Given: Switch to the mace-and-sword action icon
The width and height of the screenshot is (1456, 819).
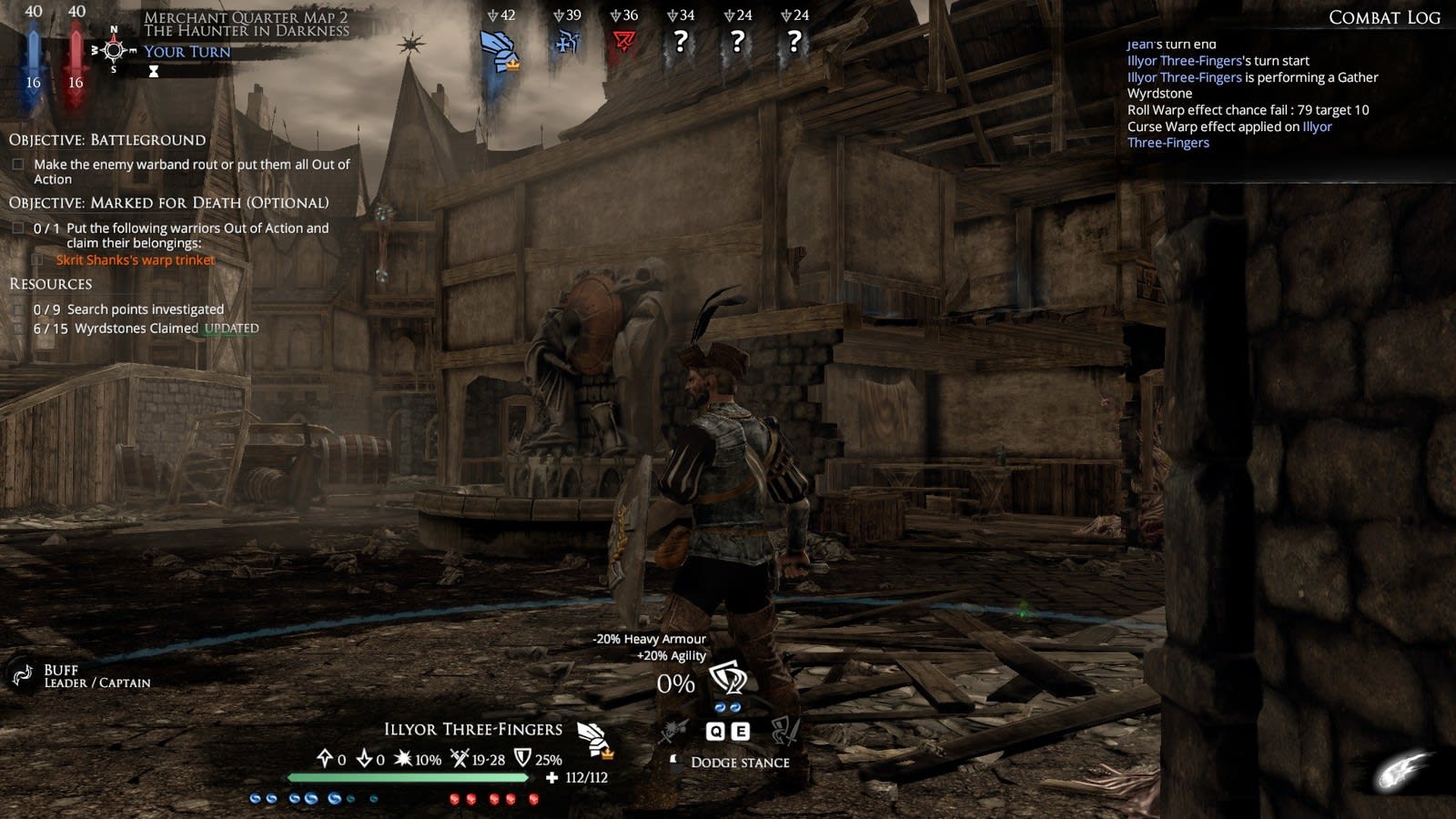Looking at the screenshot, I should (673, 731).
